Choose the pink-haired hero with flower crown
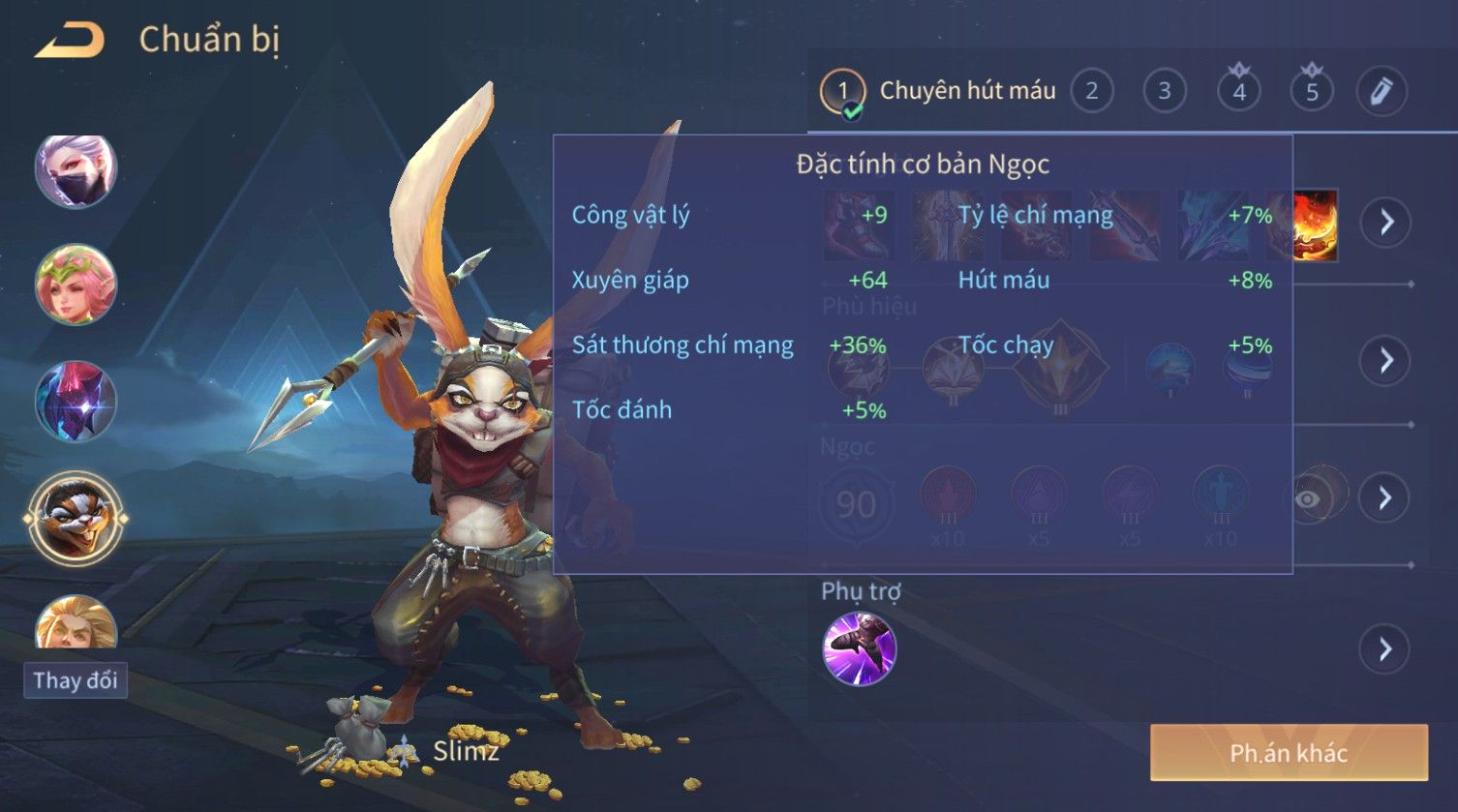The height and width of the screenshot is (812, 1458). tap(76, 285)
